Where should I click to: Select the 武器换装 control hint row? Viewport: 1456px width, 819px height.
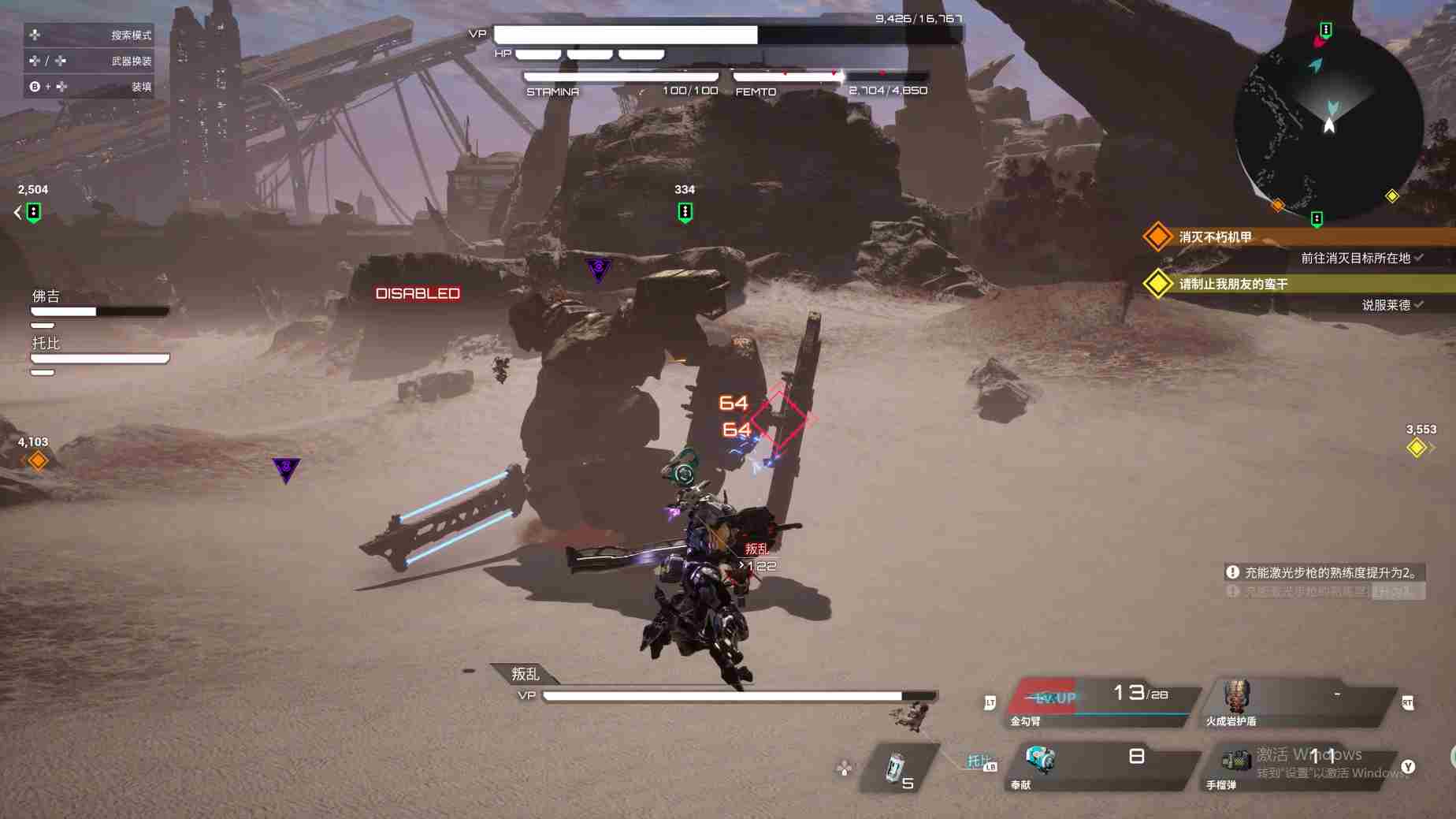[89, 61]
